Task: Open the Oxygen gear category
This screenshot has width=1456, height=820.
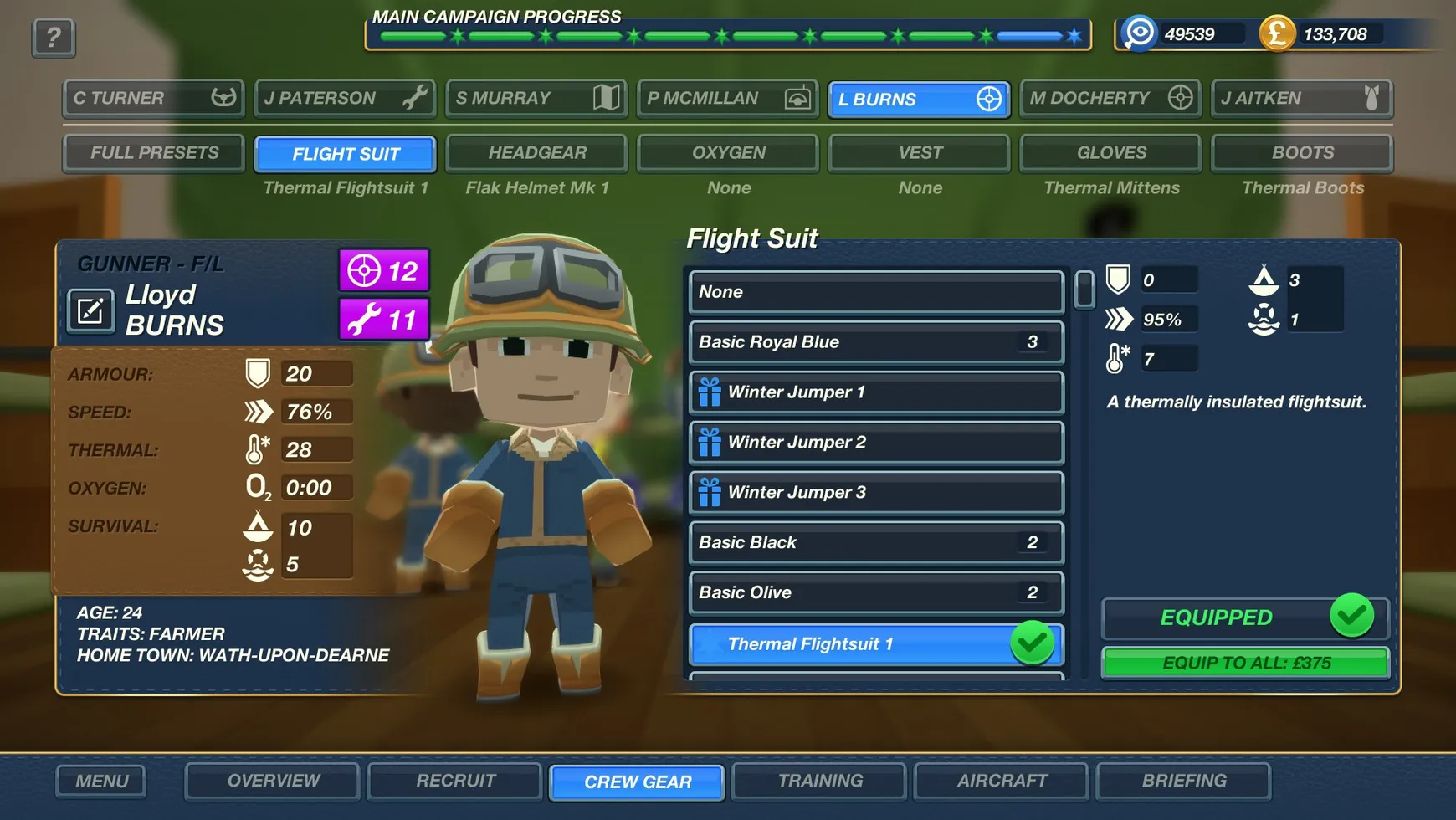Action: point(727,152)
